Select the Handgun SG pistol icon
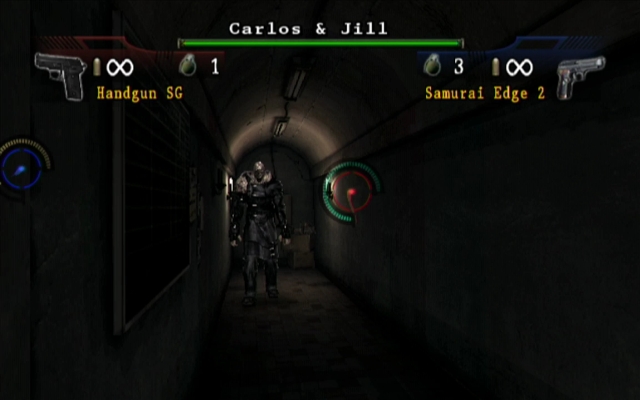 coord(60,74)
